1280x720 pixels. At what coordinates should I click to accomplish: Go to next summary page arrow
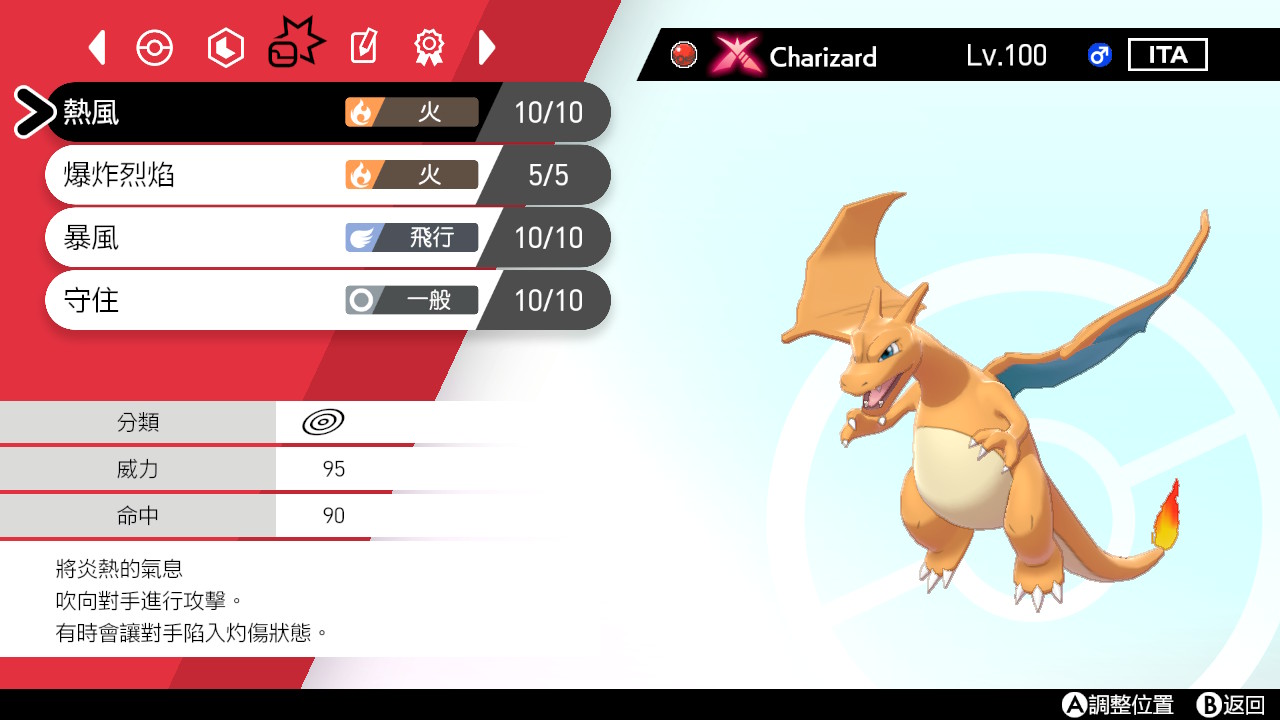487,47
